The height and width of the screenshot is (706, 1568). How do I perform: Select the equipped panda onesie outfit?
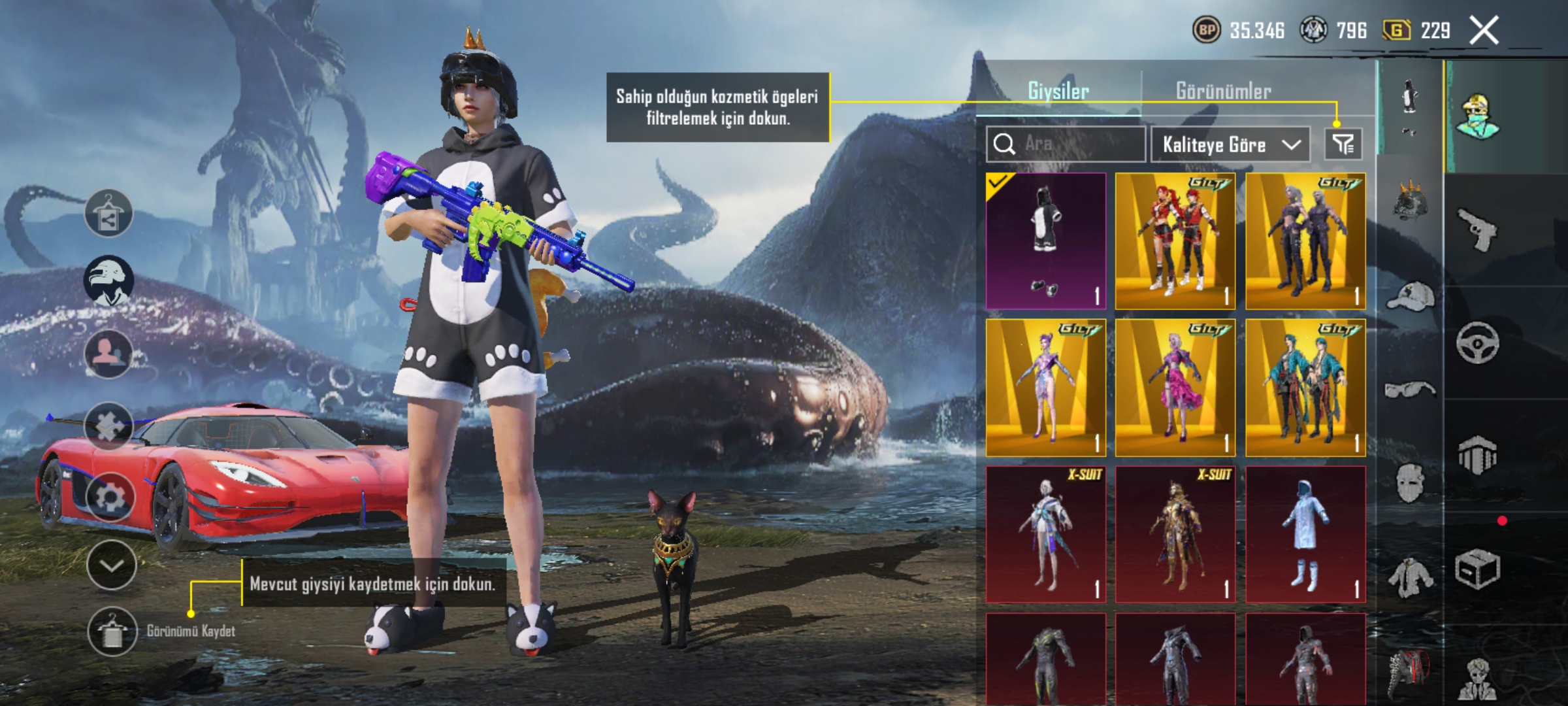tap(1045, 241)
